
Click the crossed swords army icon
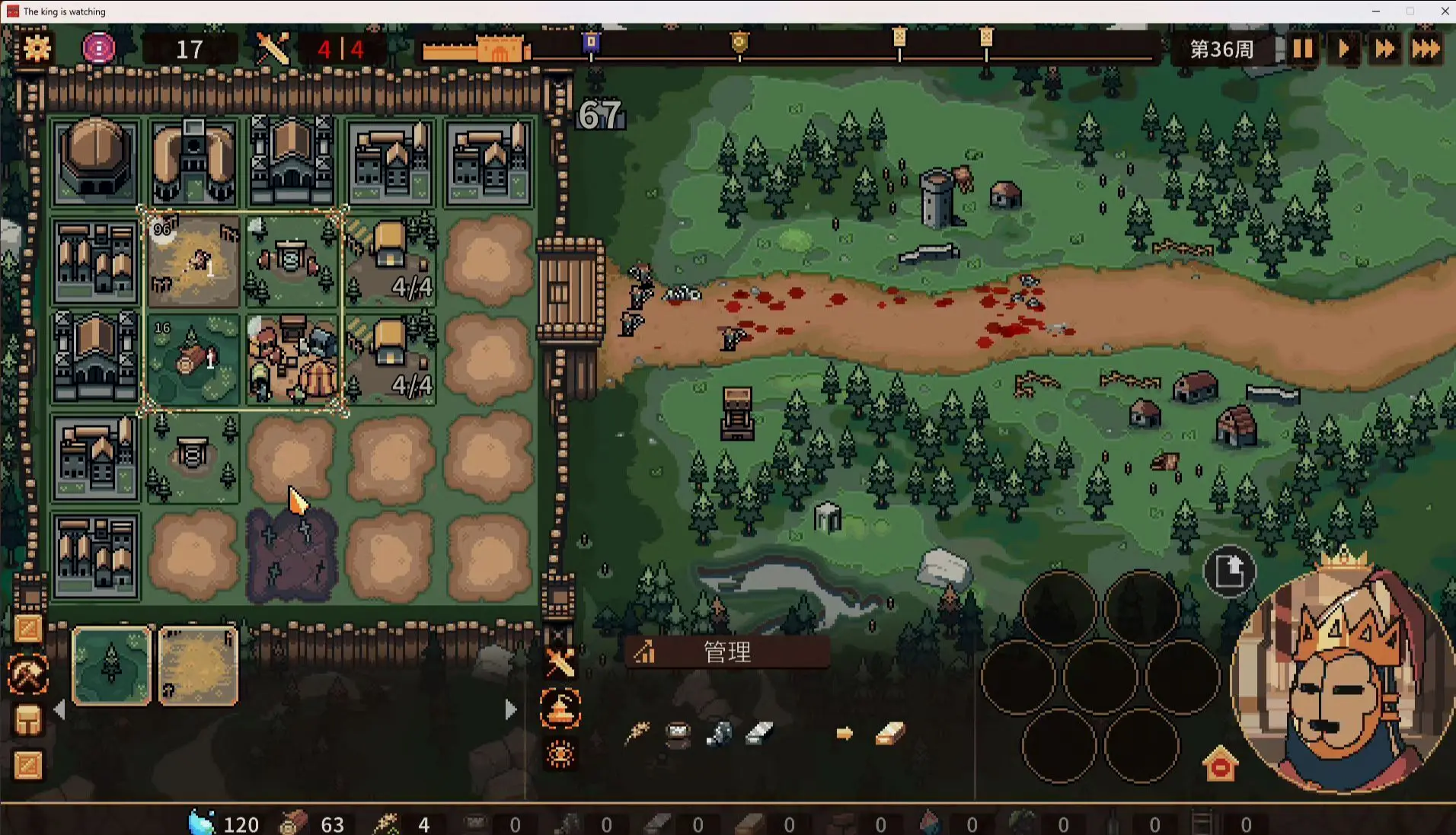click(x=560, y=663)
